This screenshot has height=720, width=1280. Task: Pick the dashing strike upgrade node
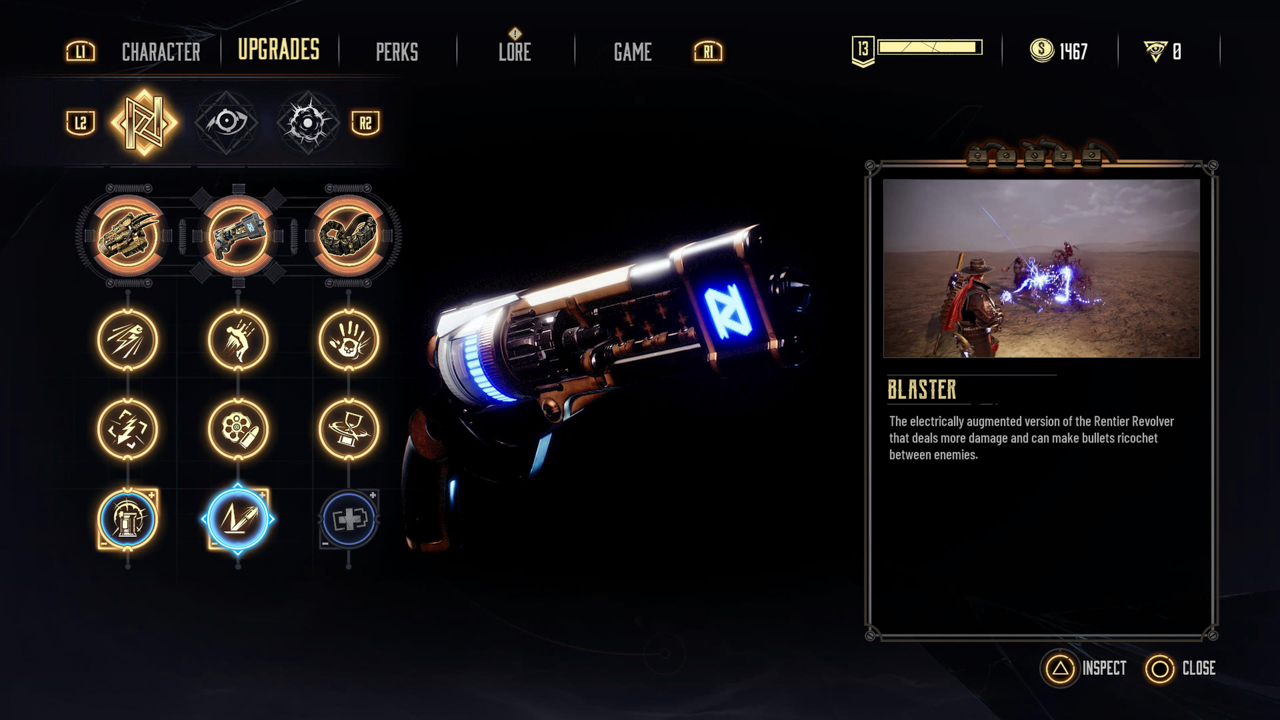128,340
